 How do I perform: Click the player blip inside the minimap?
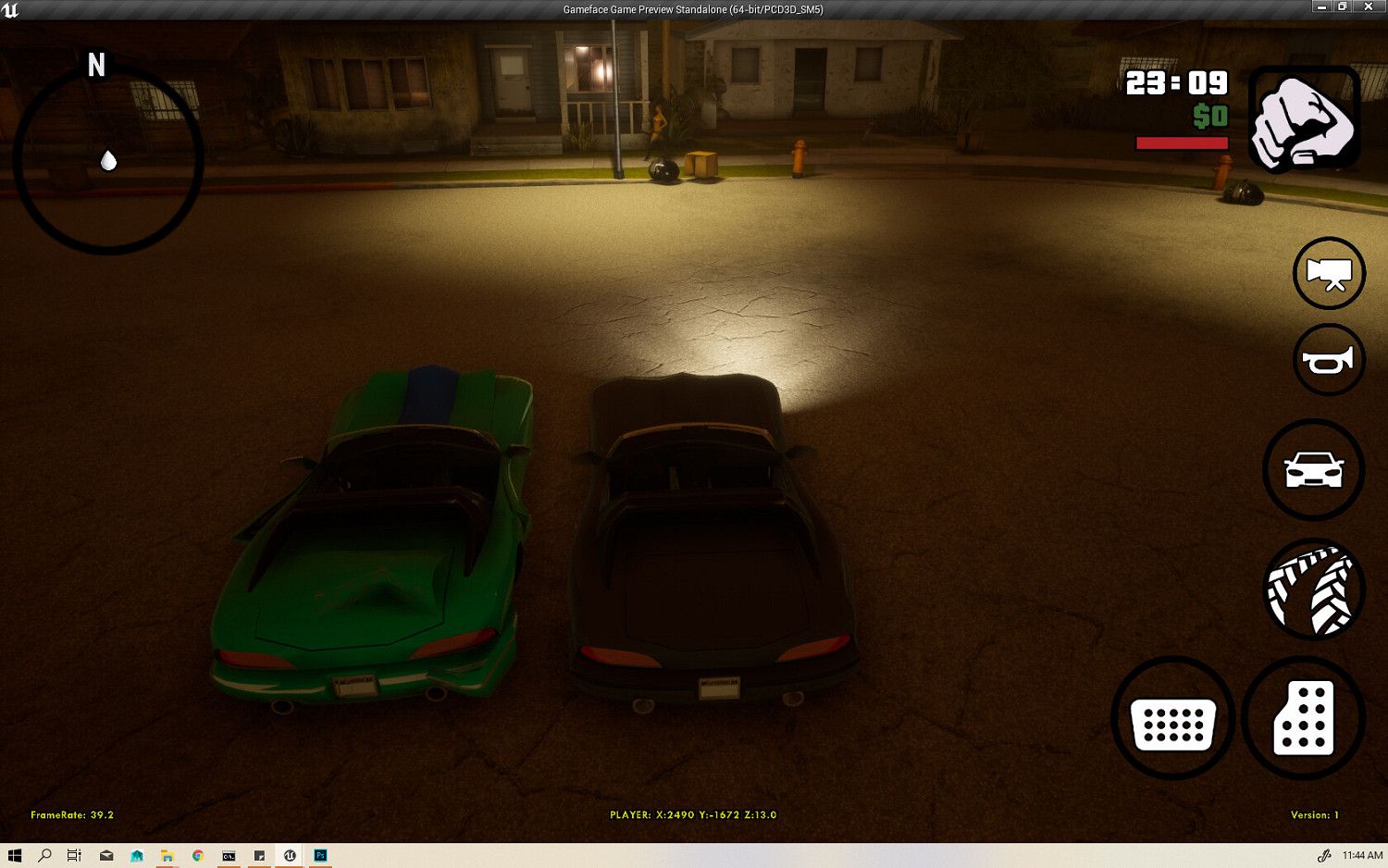point(108,160)
